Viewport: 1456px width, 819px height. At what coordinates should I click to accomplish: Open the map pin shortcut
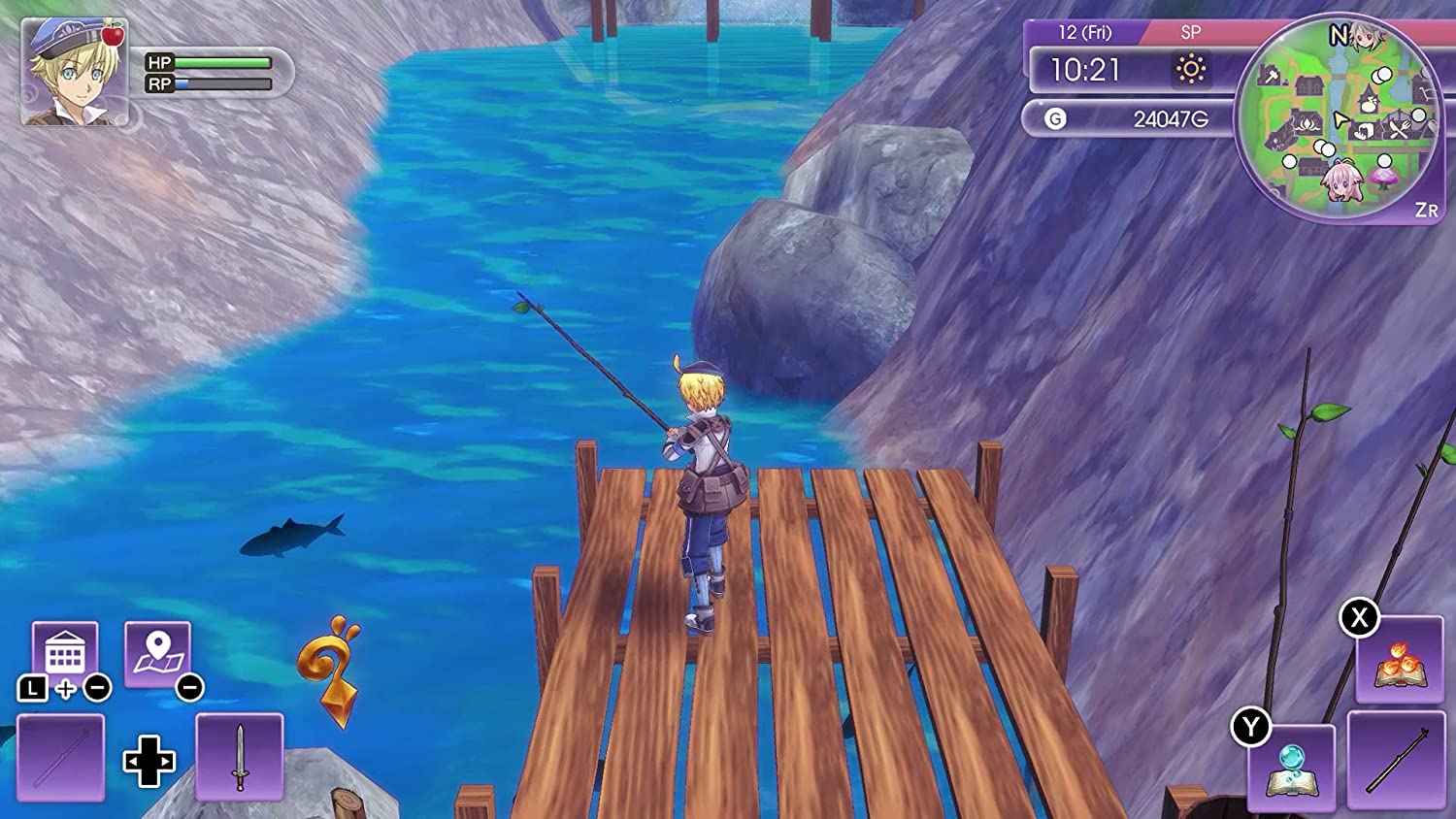(x=157, y=653)
